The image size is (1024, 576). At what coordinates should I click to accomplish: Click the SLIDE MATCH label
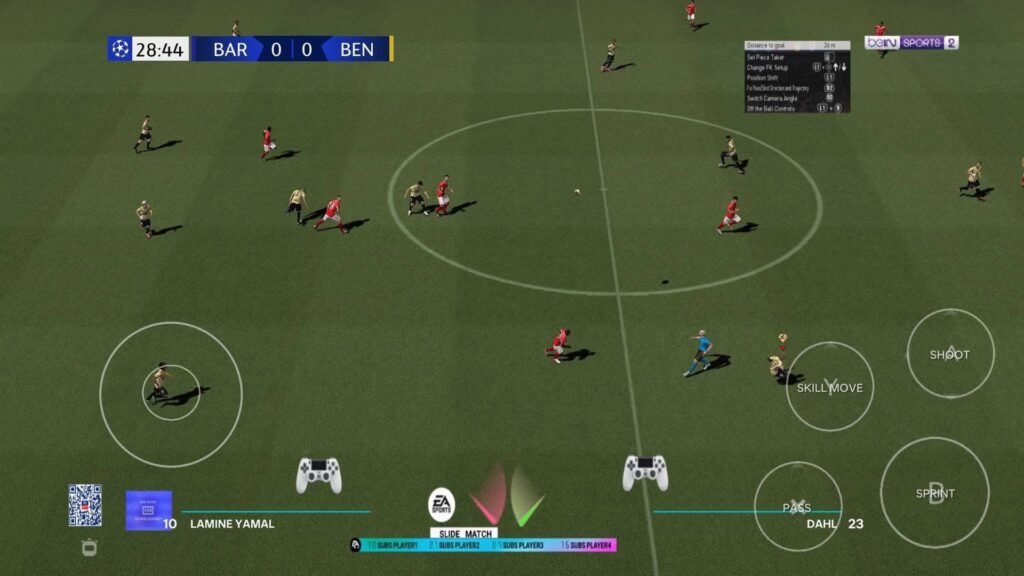point(463,533)
